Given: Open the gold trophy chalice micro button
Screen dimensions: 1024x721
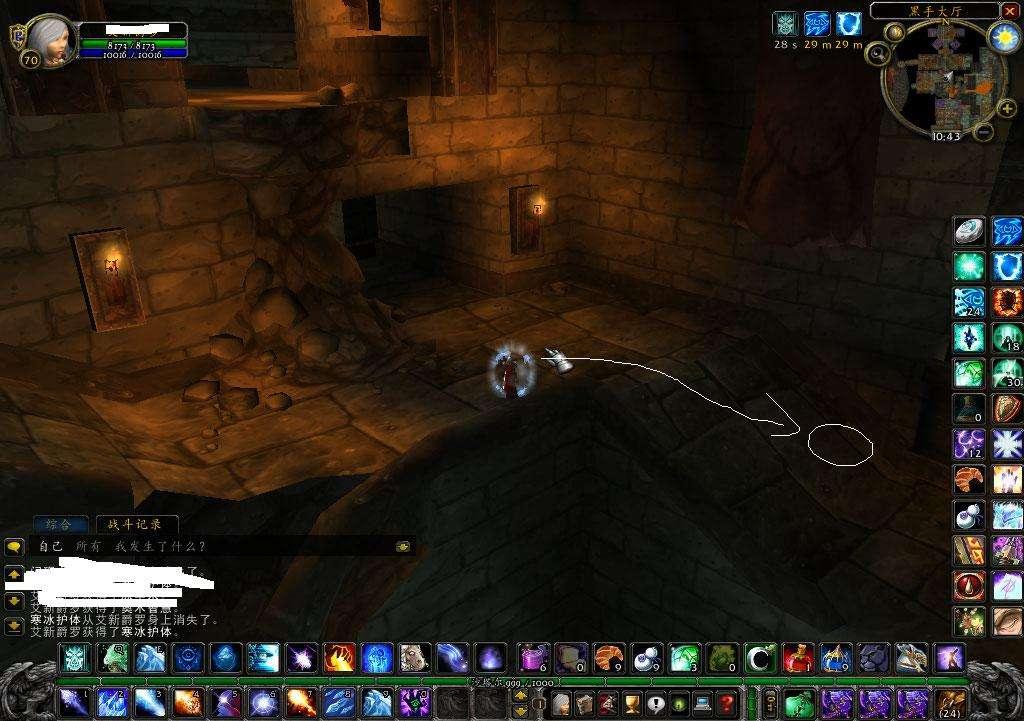Looking at the screenshot, I should 632,702.
